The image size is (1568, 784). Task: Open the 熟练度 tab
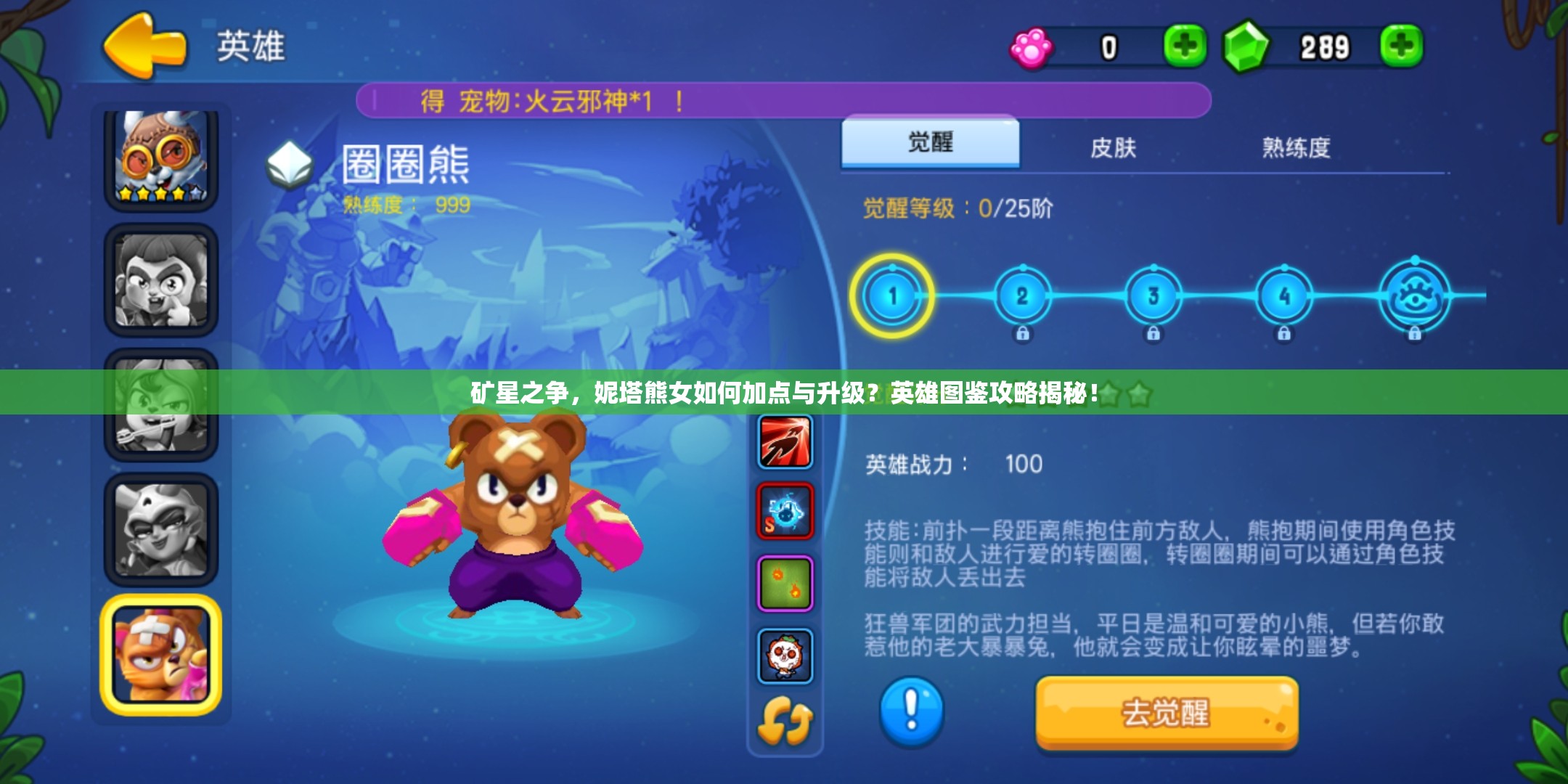point(1298,147)
